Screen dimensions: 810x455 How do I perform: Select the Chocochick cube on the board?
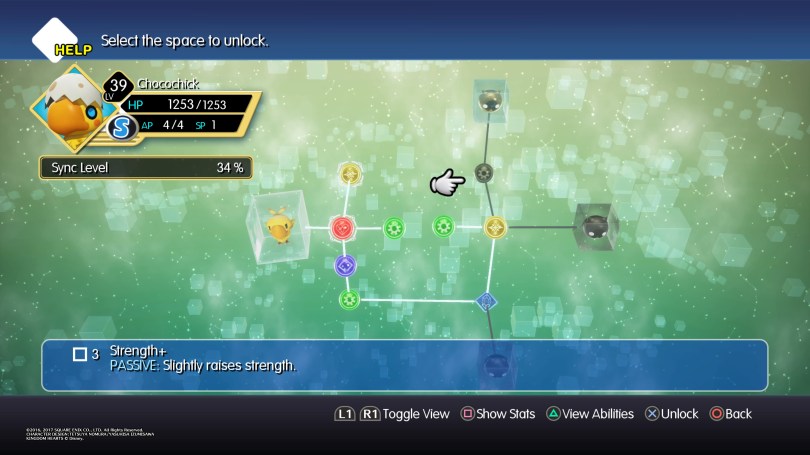276,226
